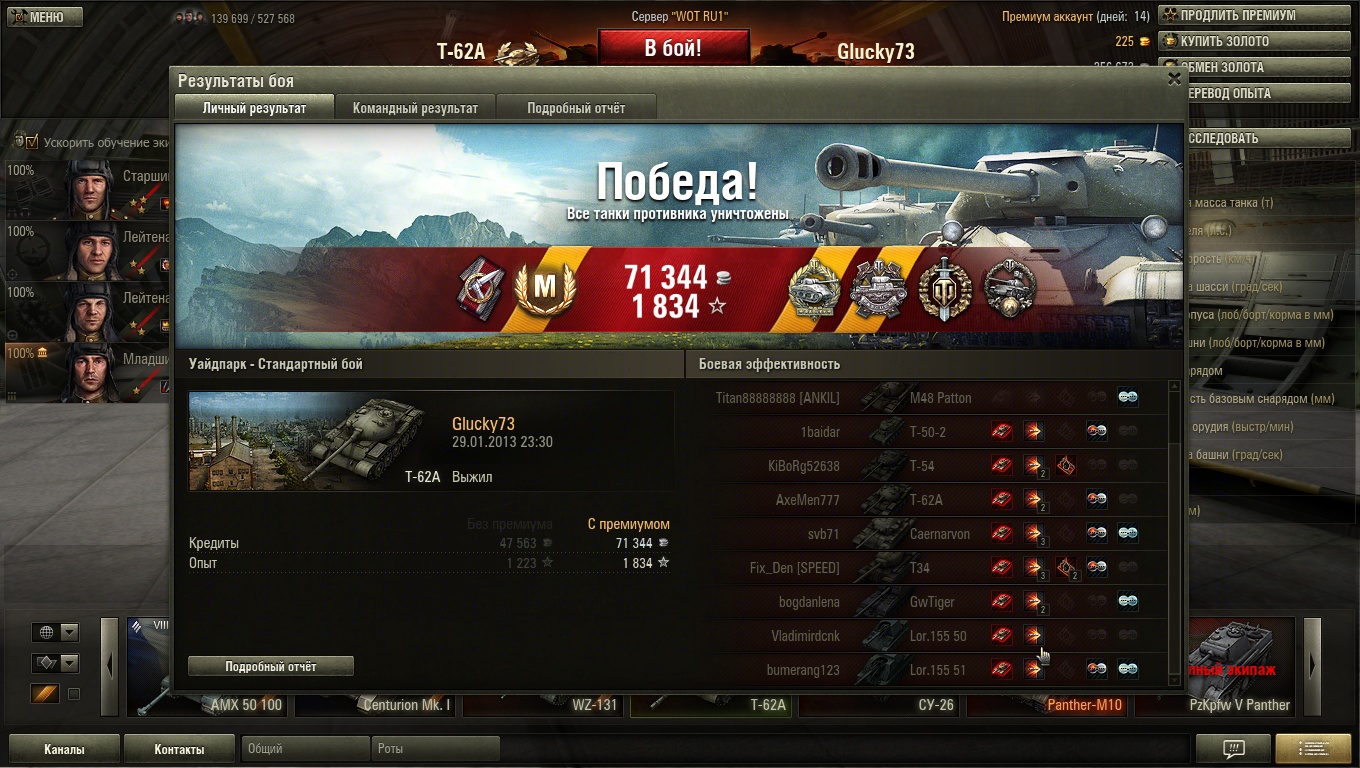This screenshot has height=768, width=1360.
Task: Open the Контакты list
Action: (179, 749)
